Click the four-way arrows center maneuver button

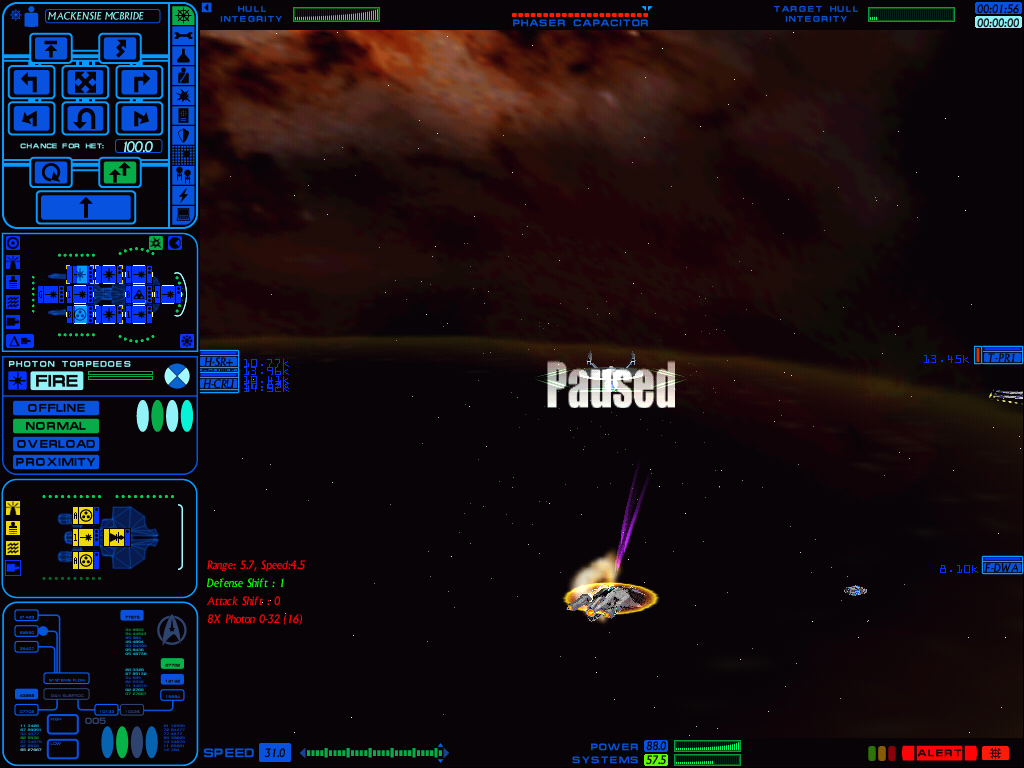85,82
